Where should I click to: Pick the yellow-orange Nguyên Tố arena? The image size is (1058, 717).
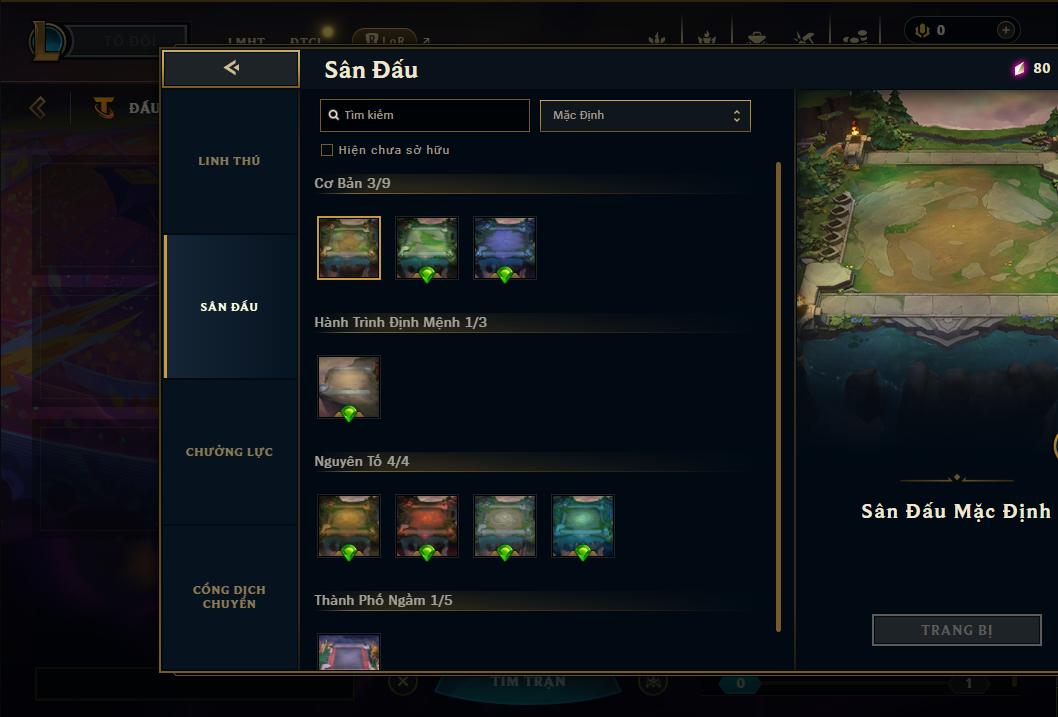tap(349, 525)
